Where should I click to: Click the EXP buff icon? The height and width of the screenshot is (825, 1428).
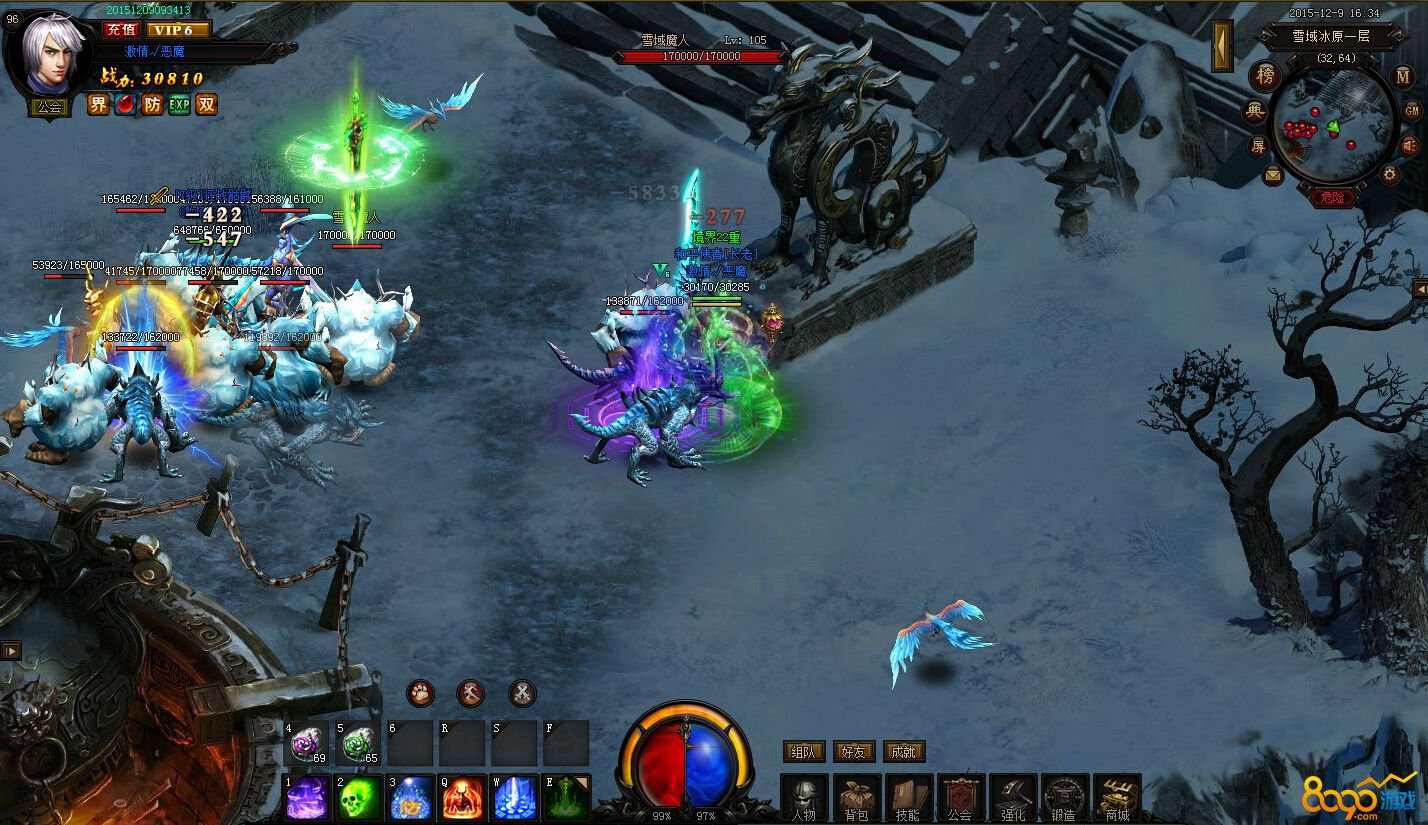(x=179, y=105)
